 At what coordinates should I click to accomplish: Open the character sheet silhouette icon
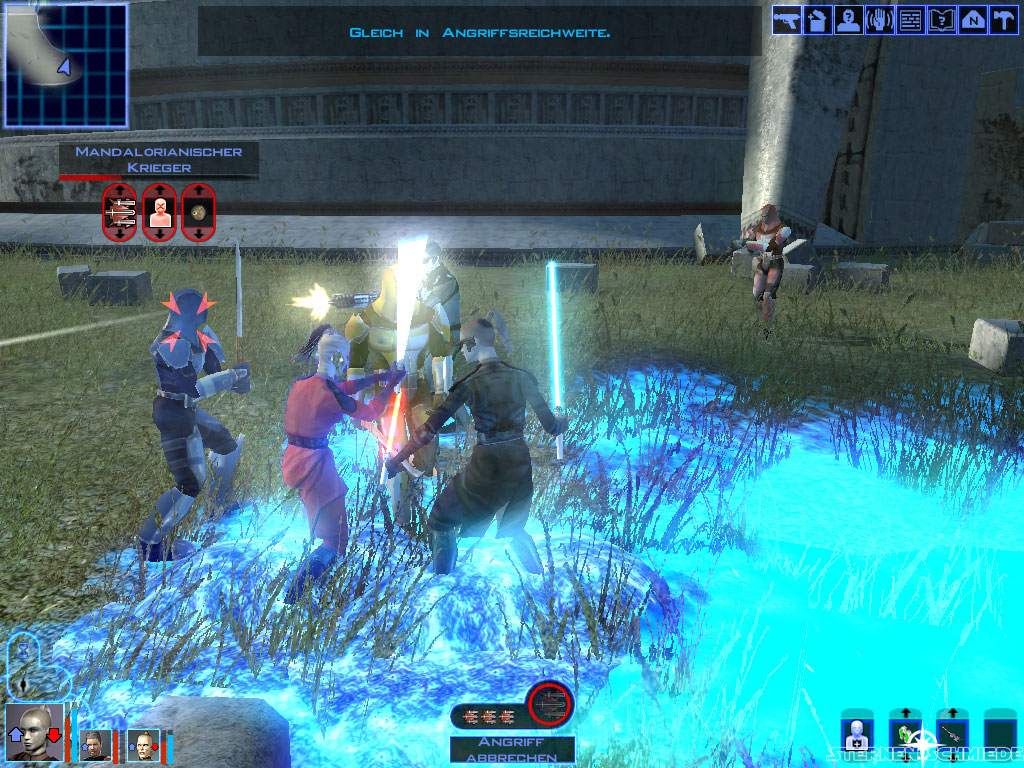[x=848, y=20]
